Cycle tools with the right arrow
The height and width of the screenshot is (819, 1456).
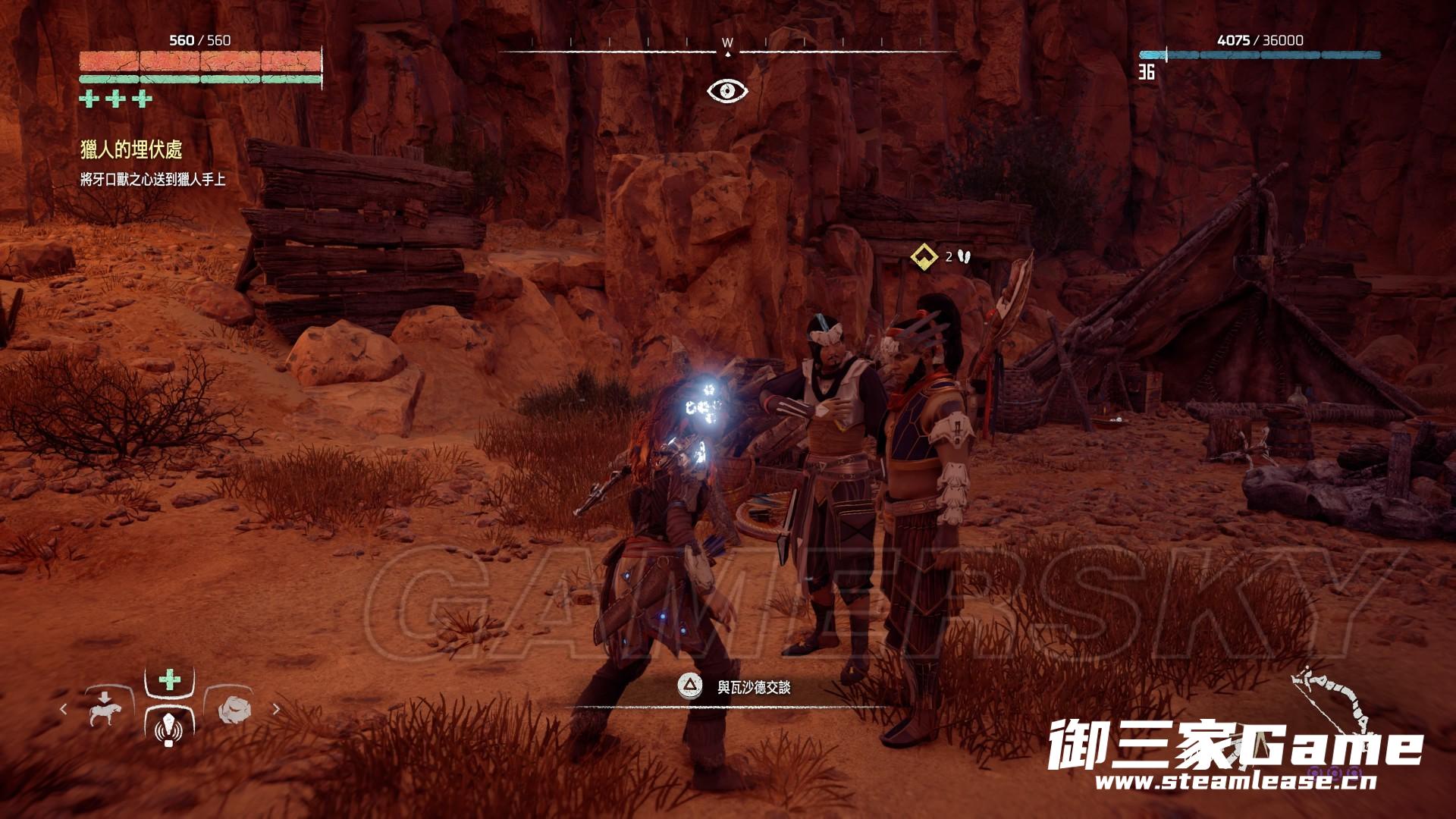(x=276, y=710)
